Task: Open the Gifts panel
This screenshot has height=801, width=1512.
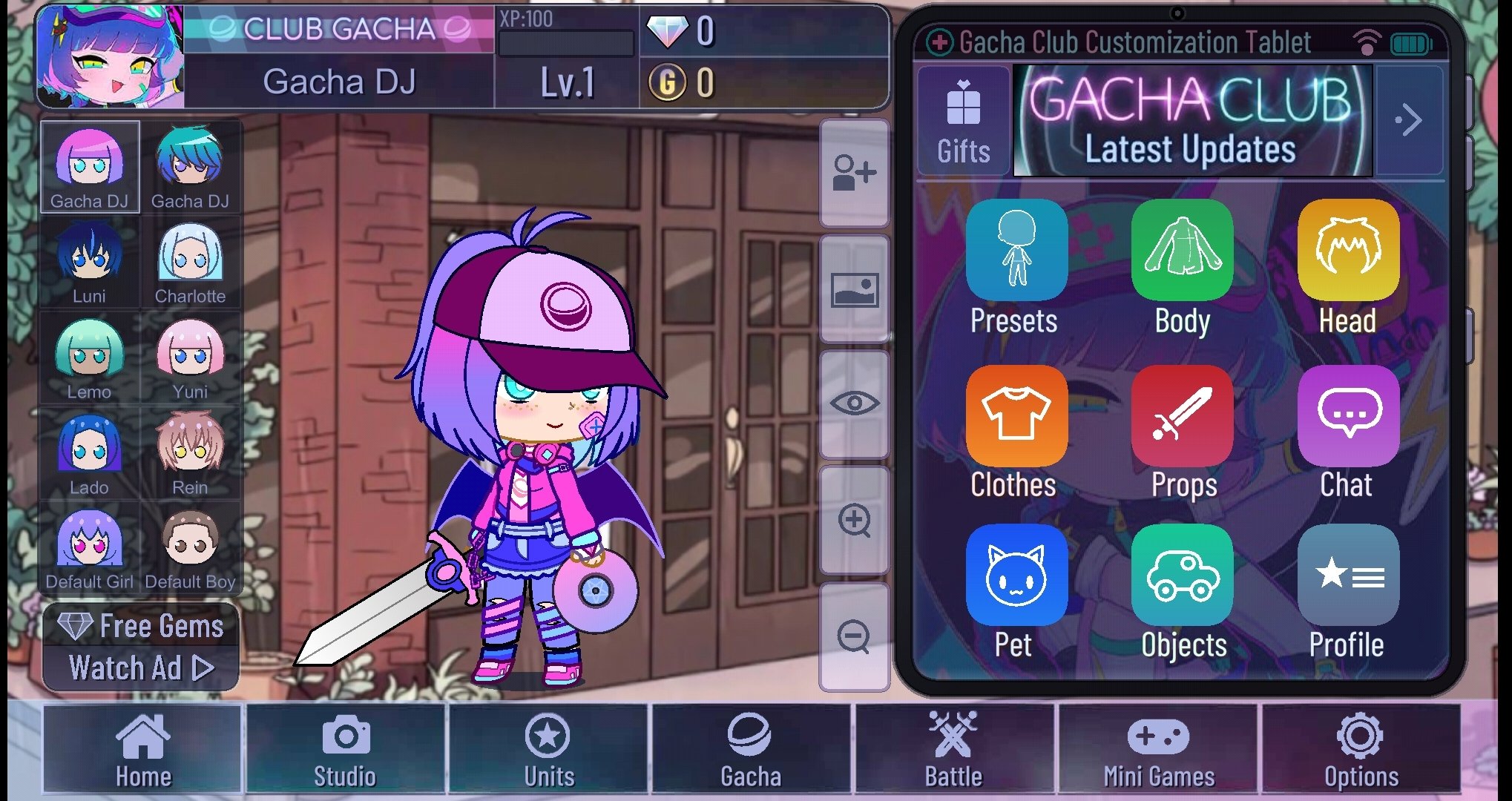Action: pos(962,119)
